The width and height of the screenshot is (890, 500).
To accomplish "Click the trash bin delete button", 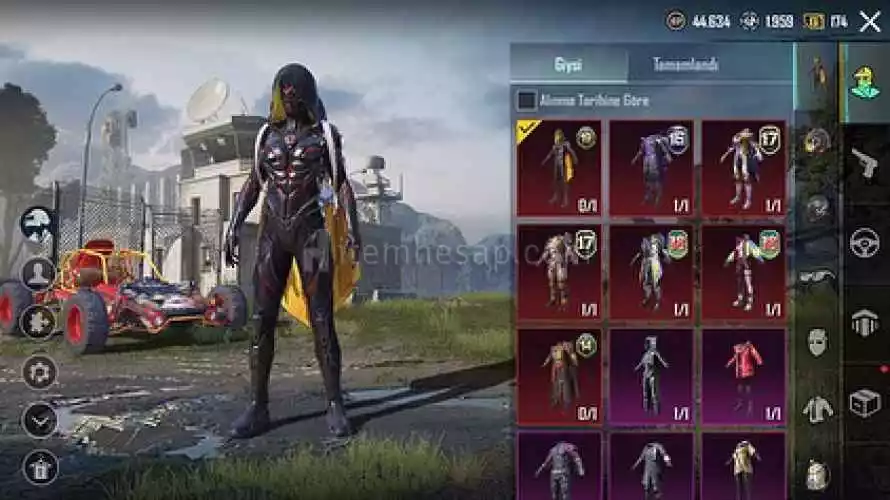I will 40,466.
